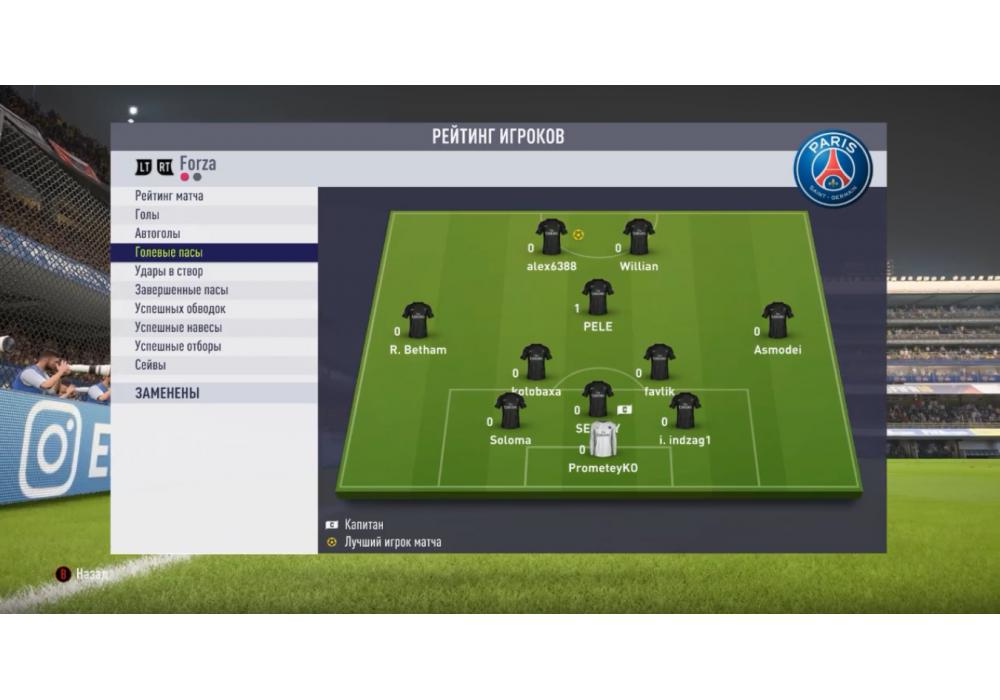Click goalkeeper PrometeyKO's white shirt
Screen dimensions: 1000x700
coord(602,440)
